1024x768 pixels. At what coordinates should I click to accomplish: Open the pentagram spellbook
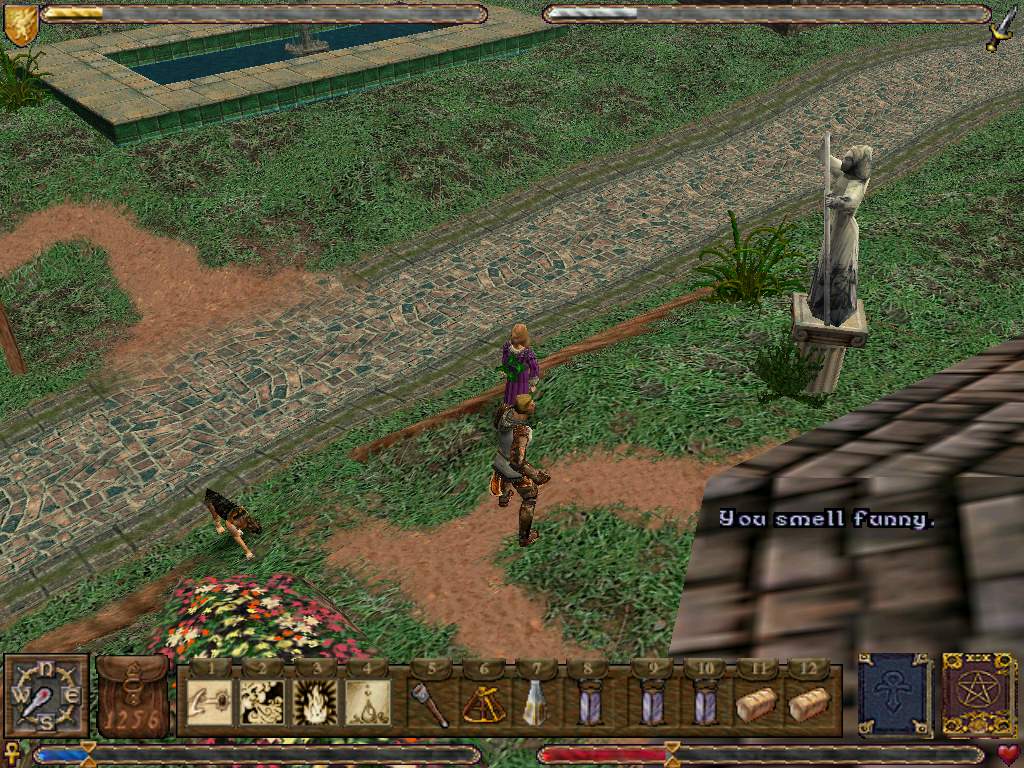979,695
